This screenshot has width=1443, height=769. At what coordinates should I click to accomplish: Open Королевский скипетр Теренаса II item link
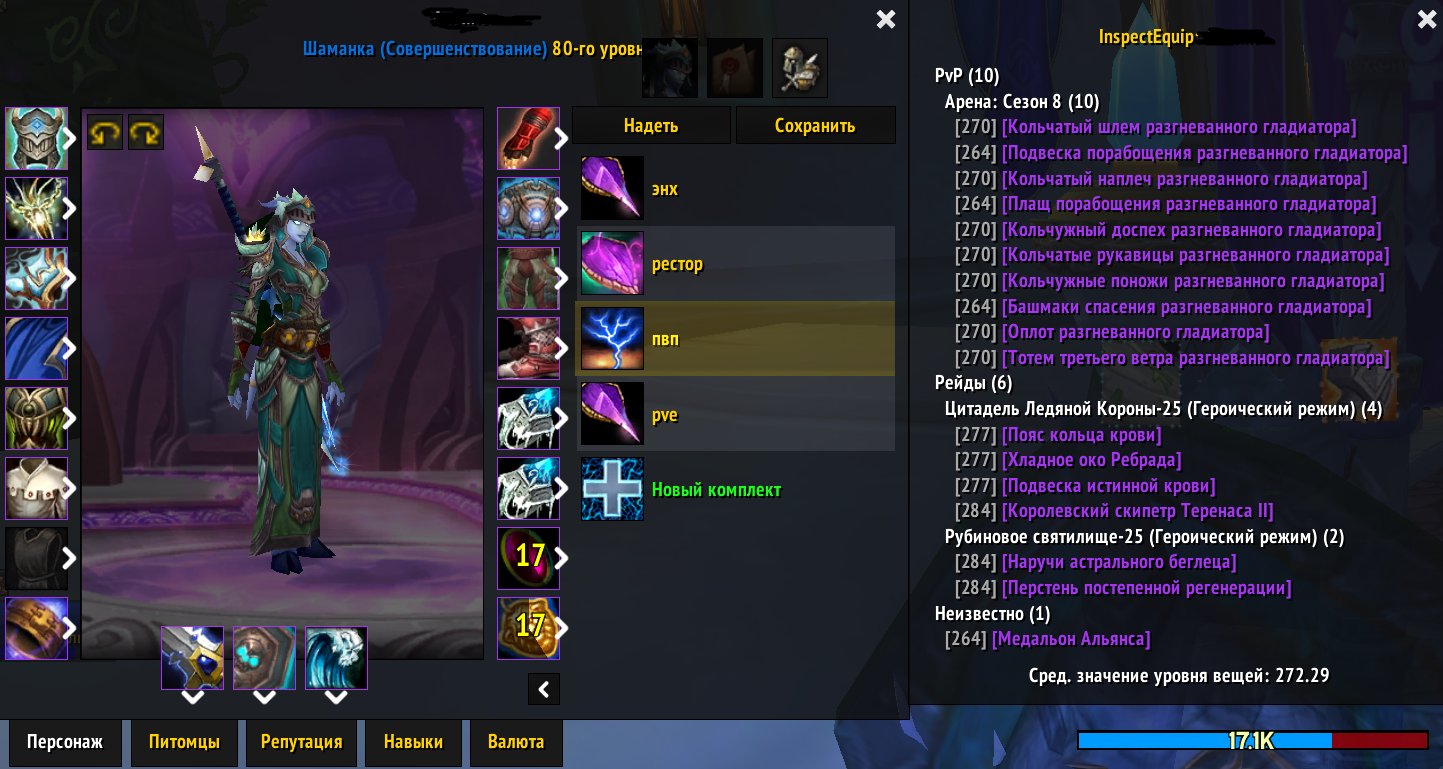(x=1137, y=511)
